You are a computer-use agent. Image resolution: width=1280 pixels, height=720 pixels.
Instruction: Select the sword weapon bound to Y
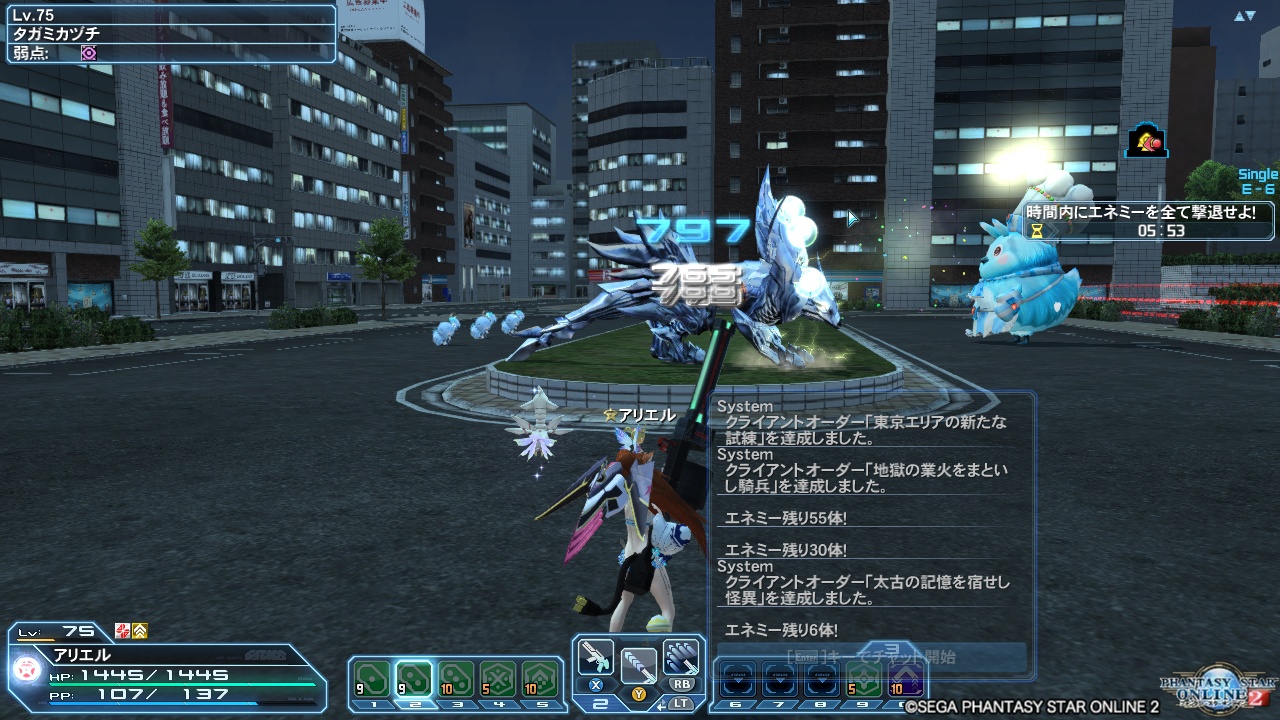pyautogui.click(x=638, y=668)
